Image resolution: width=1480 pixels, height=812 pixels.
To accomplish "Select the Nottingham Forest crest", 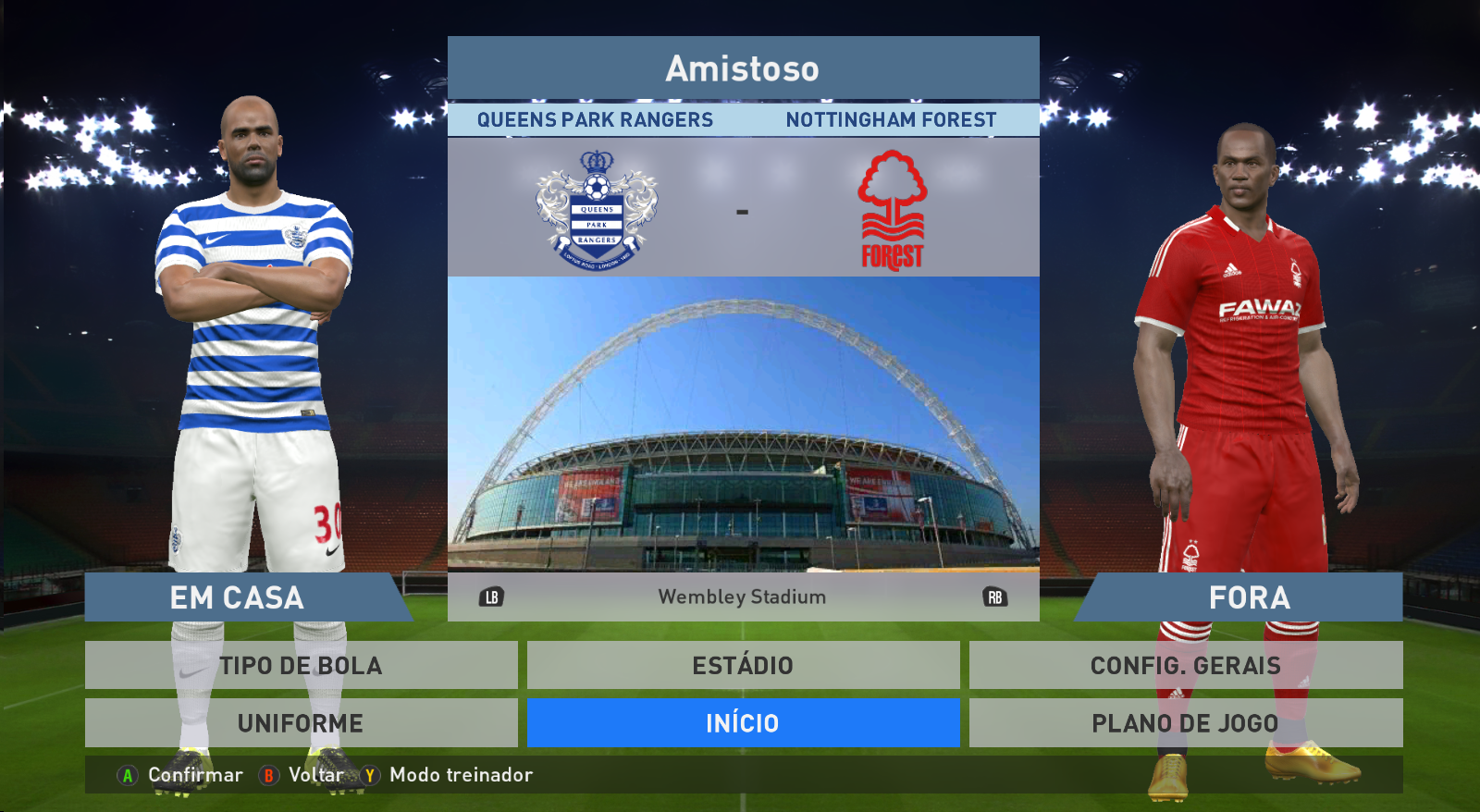I will [x=892, y=212].
